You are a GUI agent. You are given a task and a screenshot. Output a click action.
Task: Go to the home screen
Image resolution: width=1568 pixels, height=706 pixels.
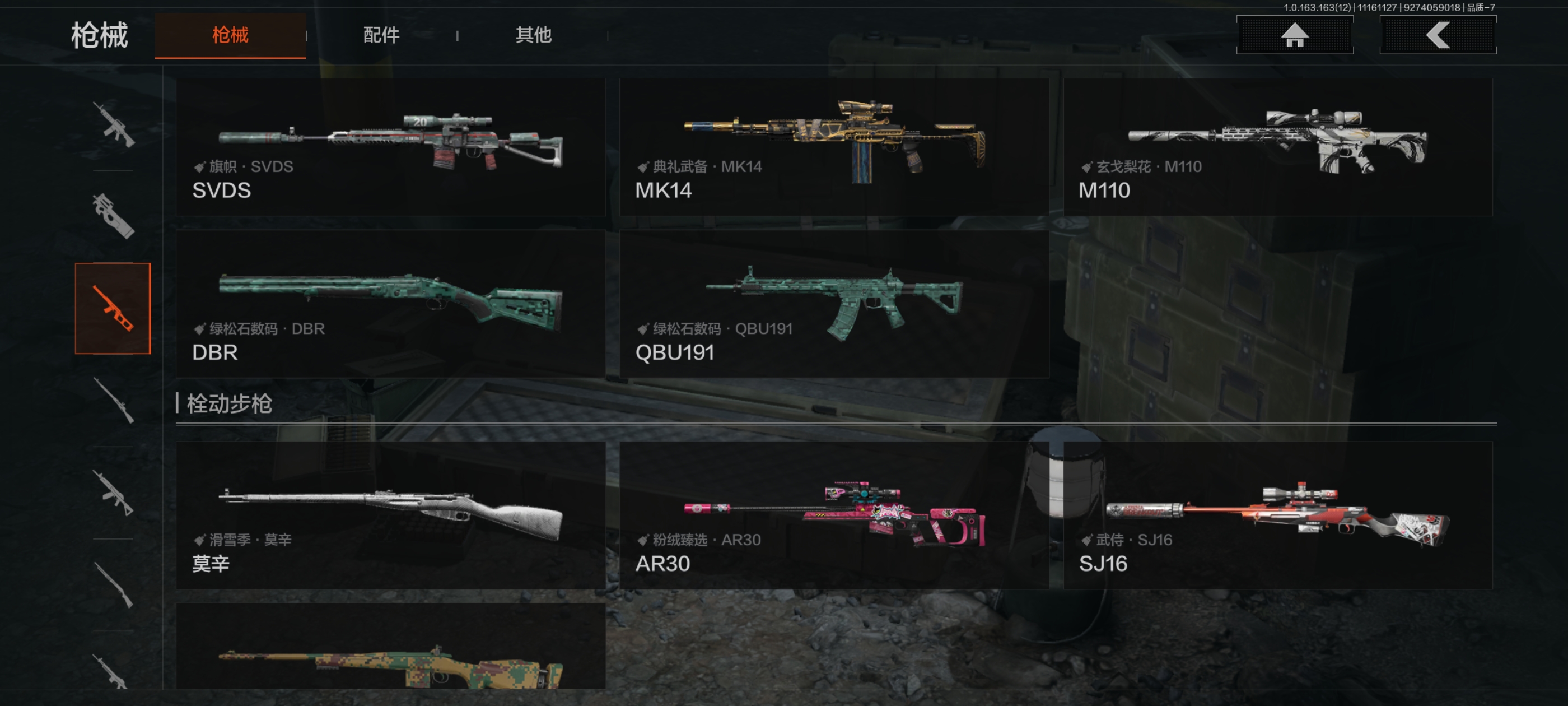pos(1294,35)
